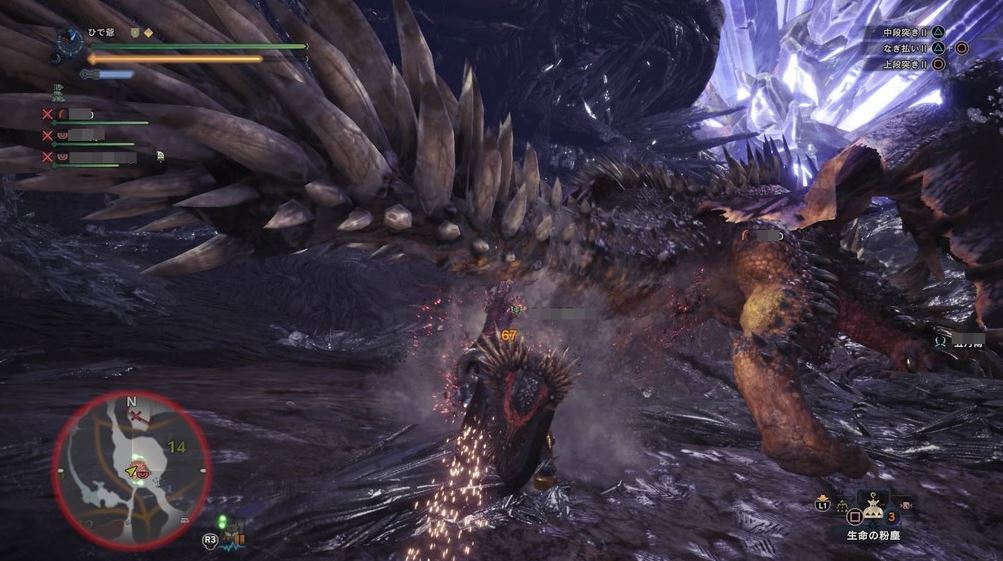Click the red X marker on the minimap
Screen dimensions: 1003x561
[x=135, y=415]
